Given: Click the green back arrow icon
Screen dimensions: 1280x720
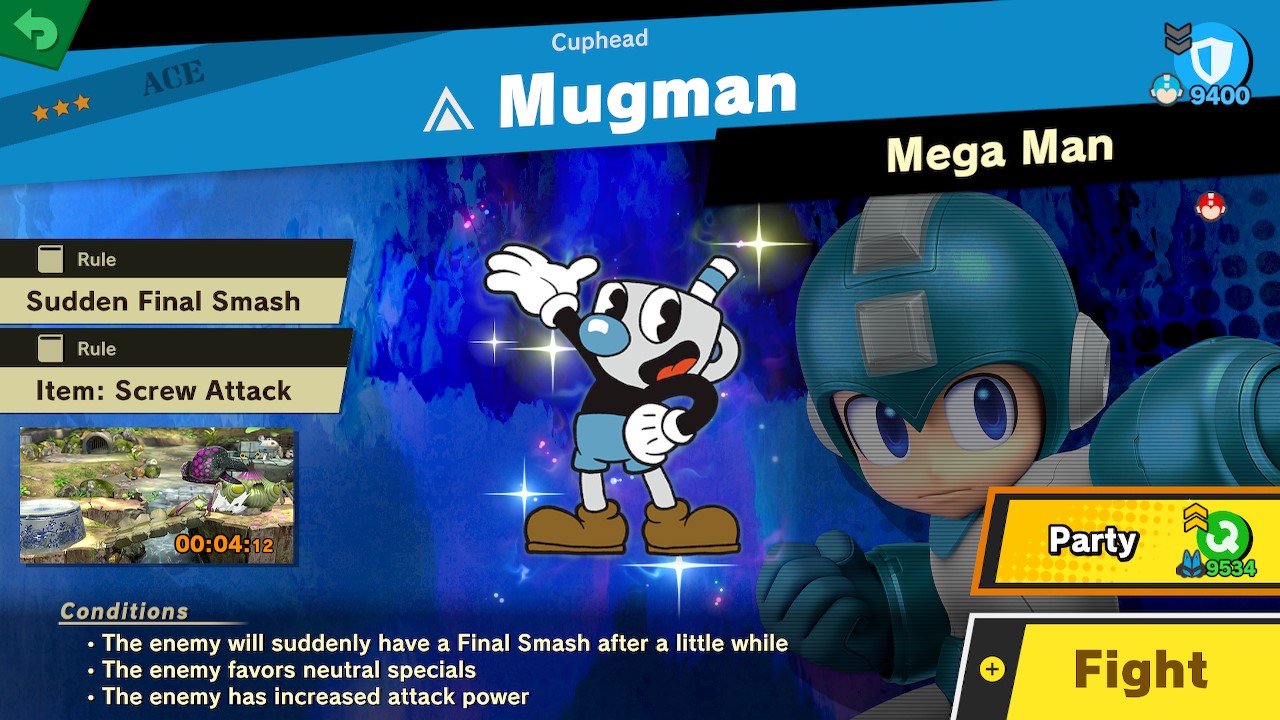Looking at the screenshot, I should (x=33, y=30).
